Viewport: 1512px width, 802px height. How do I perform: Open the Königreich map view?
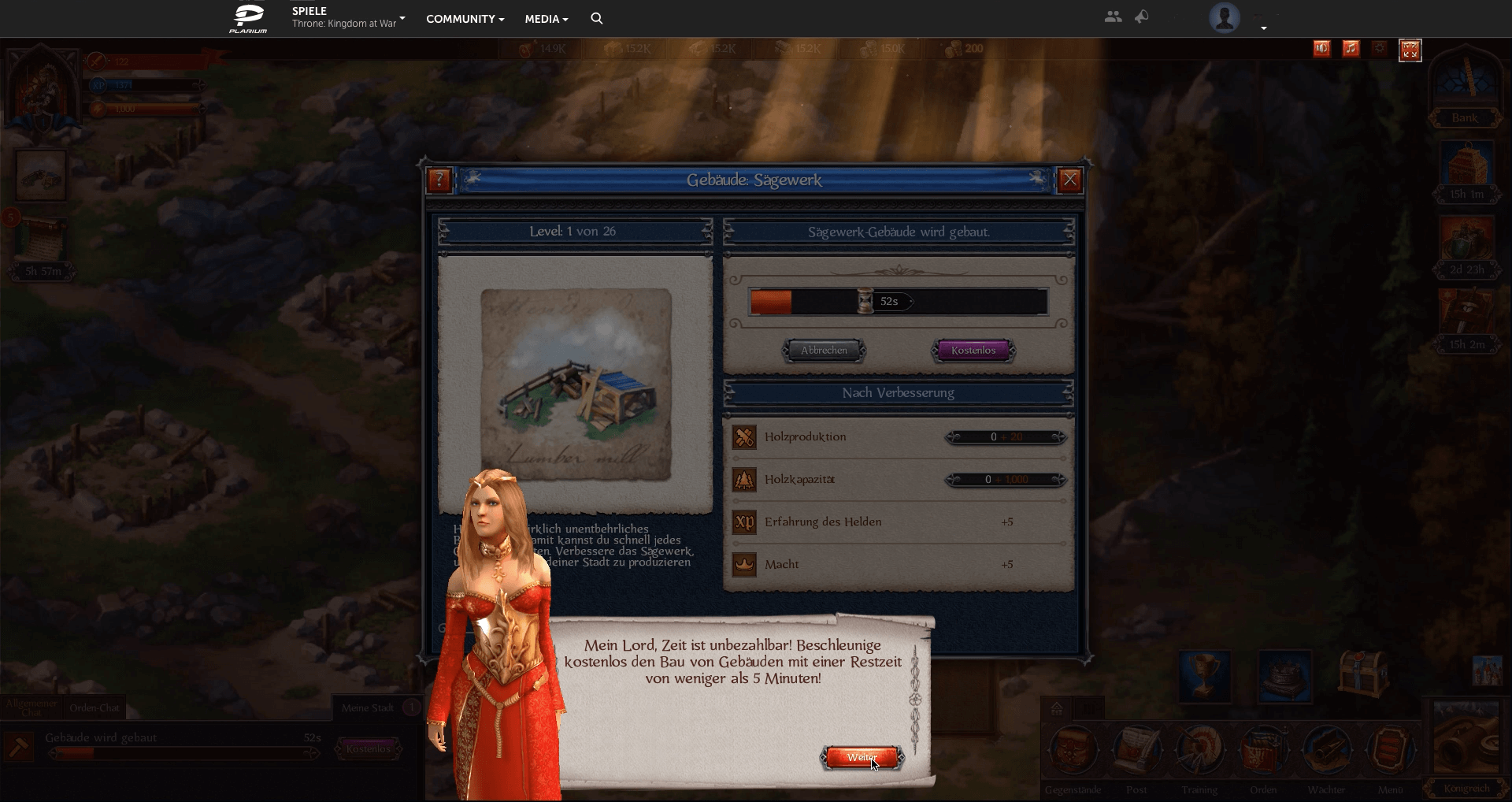click(x=1466, y=748)
